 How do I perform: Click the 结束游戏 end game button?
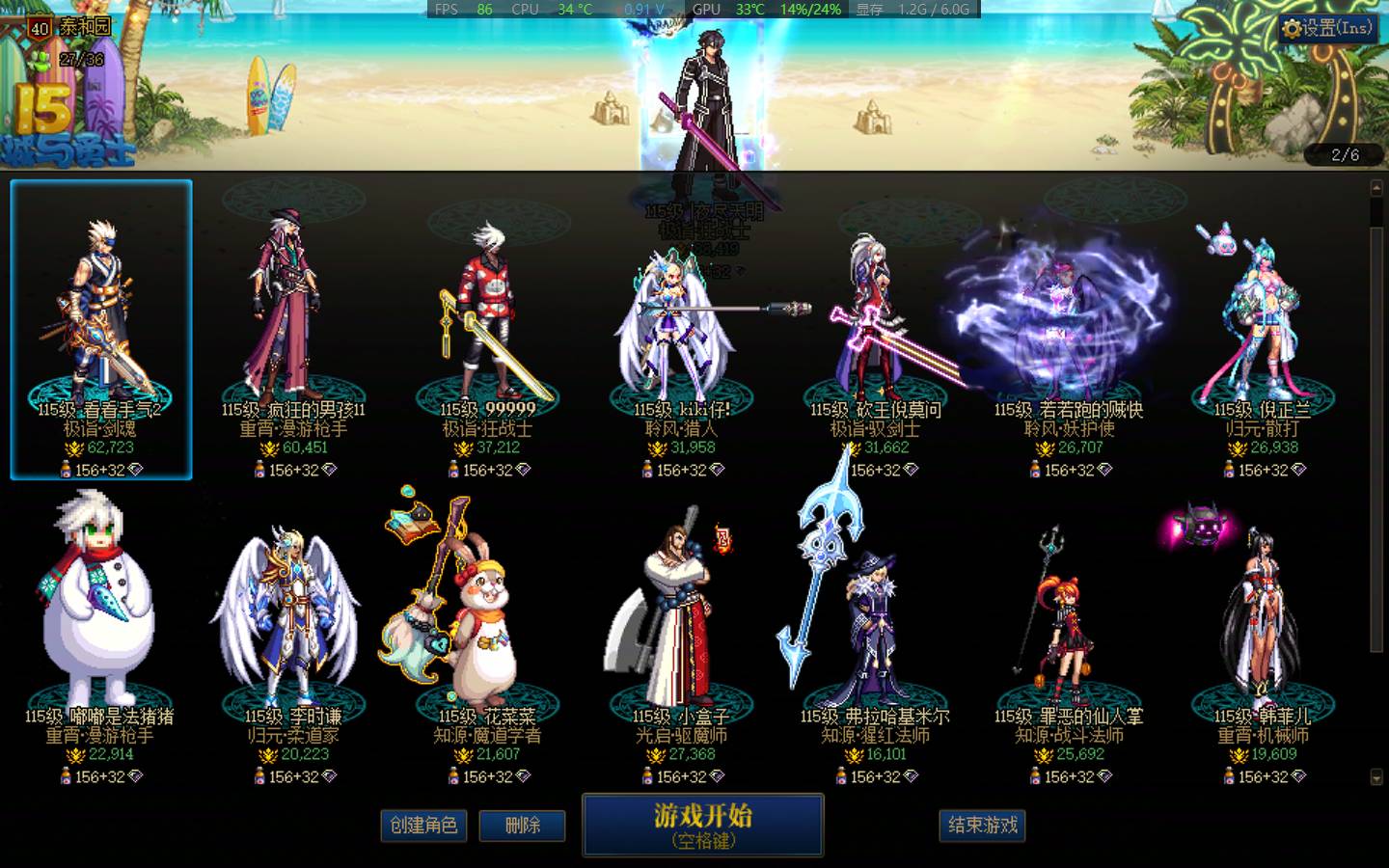982,827
